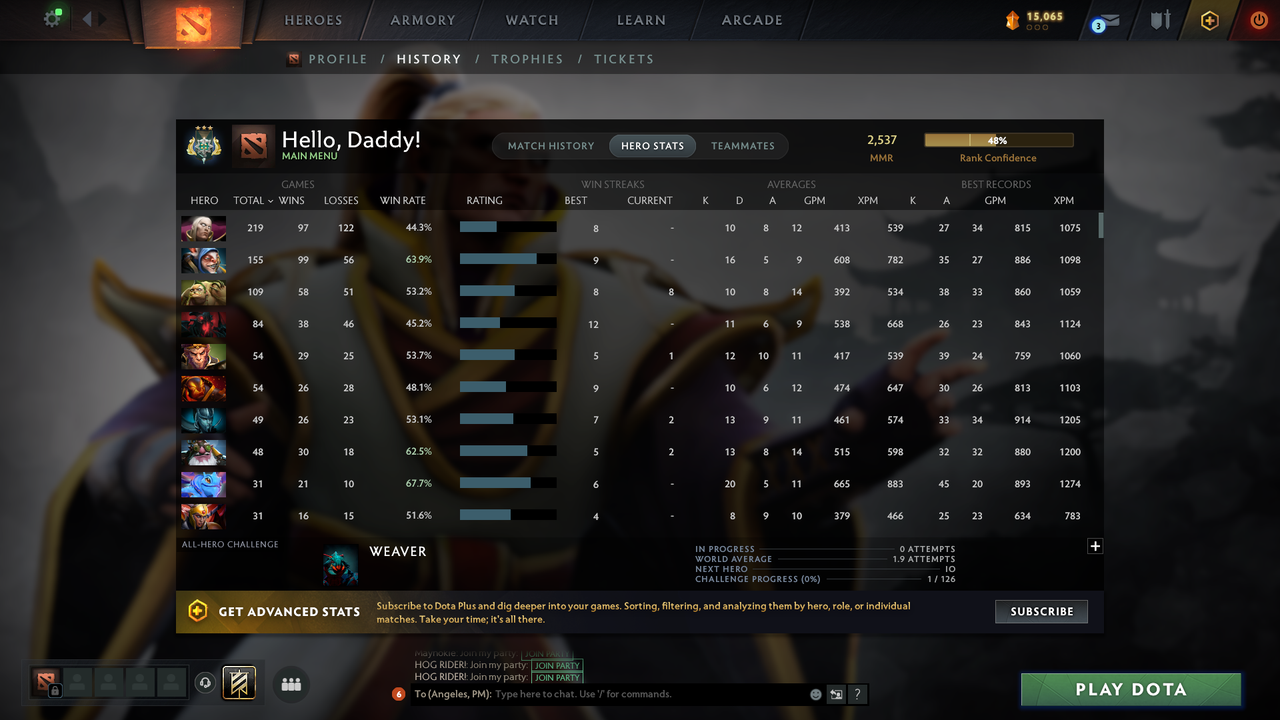Click the Weaver icon in All-Hero Challenge
1280x720 pixels.
coord(340,563)
